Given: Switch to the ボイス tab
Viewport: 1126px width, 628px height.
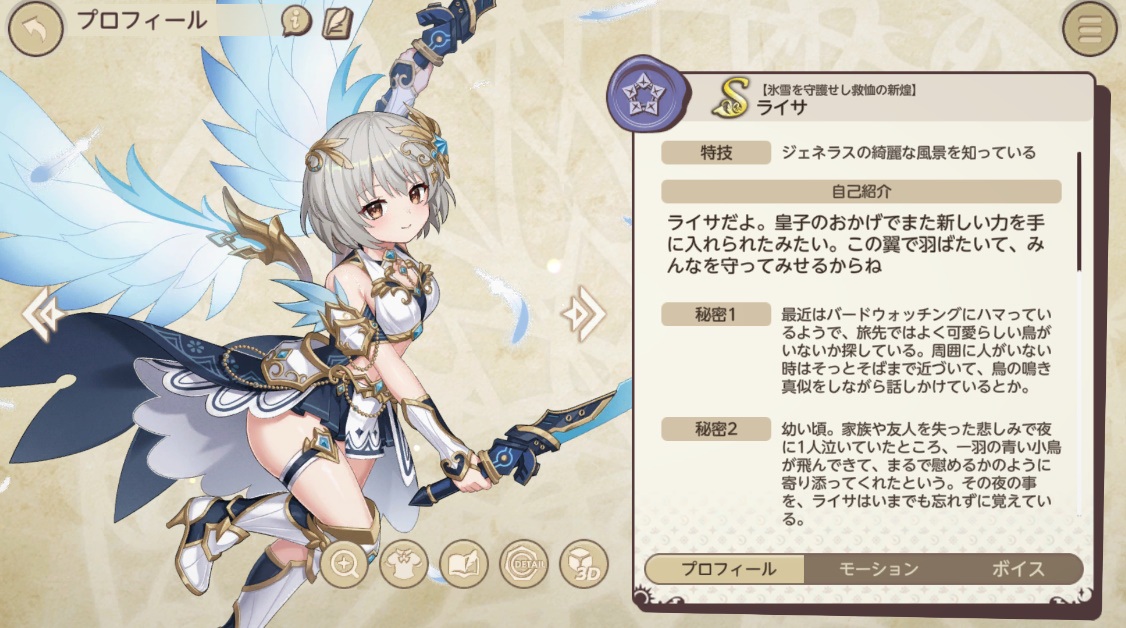Looking at the screenshot, I should [x=1018, y=569].
